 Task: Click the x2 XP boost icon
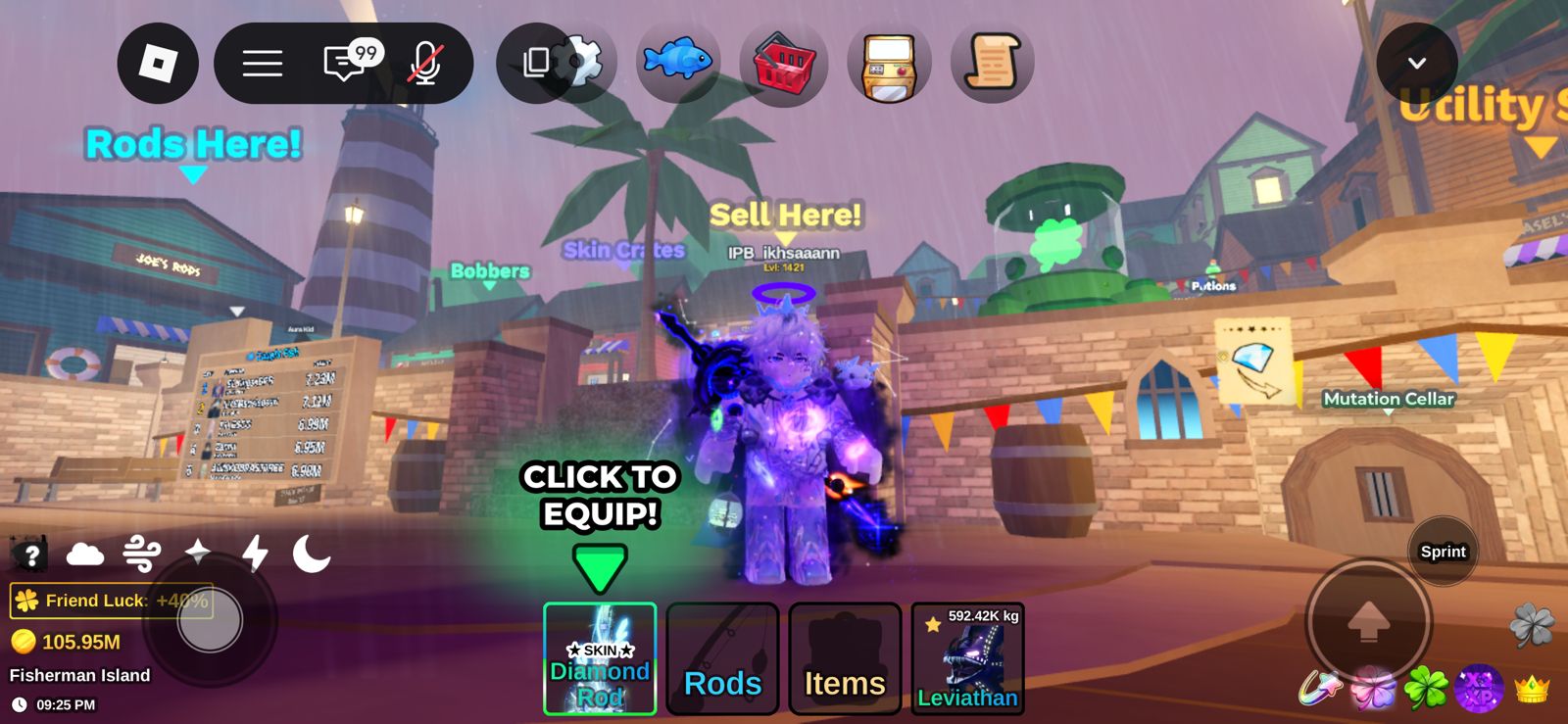tap(1479, 688)
